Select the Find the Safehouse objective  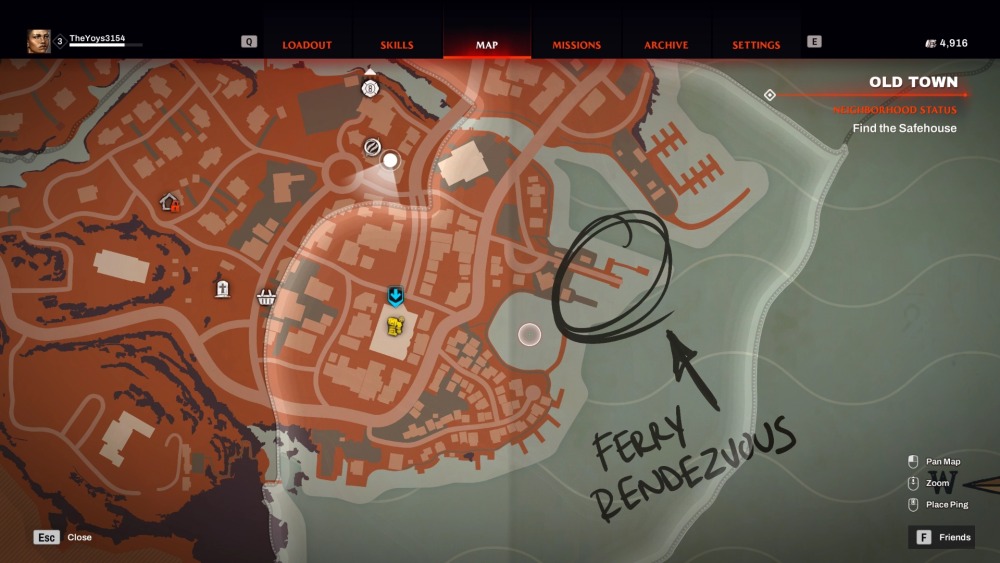pos(904,128)
